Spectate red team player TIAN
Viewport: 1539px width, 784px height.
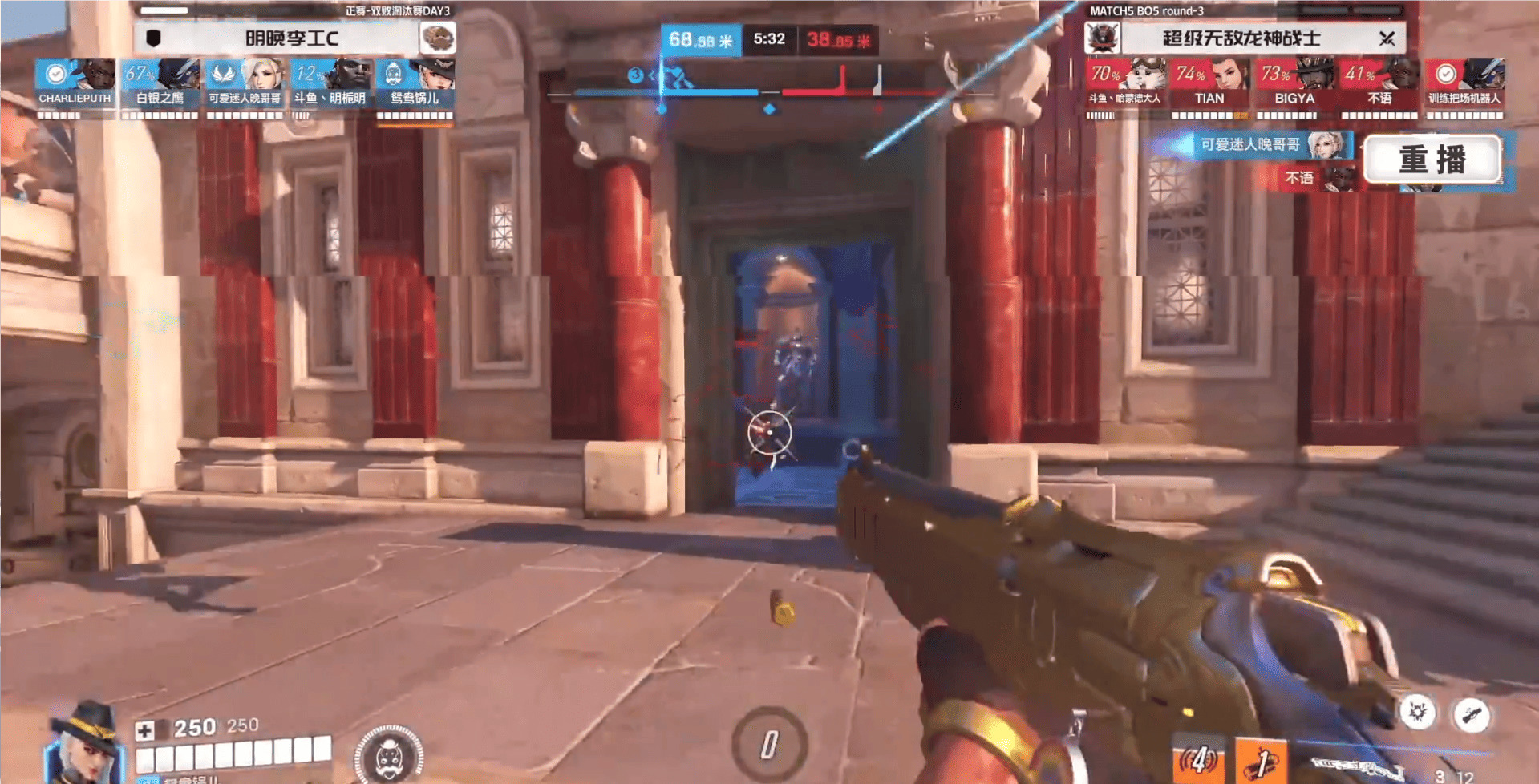pyautogui.click(x=1209, y=83)
